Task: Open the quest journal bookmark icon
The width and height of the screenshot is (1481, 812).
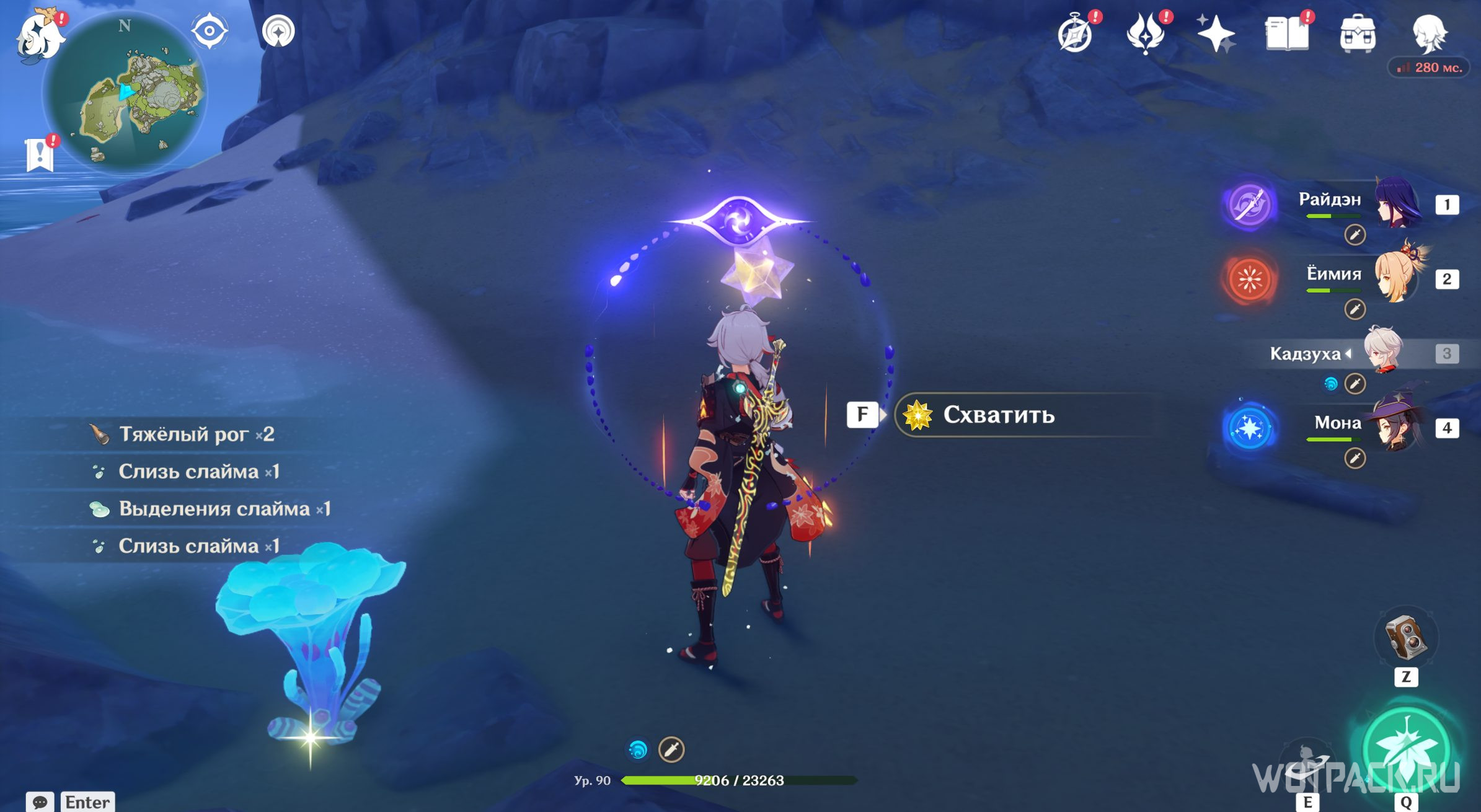Action: tap(40, 153)
